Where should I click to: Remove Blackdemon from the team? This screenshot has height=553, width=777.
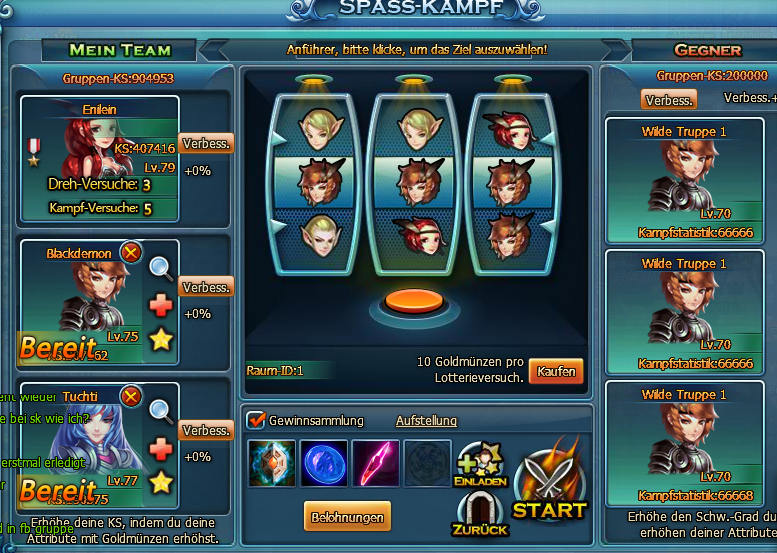[130, 253]
